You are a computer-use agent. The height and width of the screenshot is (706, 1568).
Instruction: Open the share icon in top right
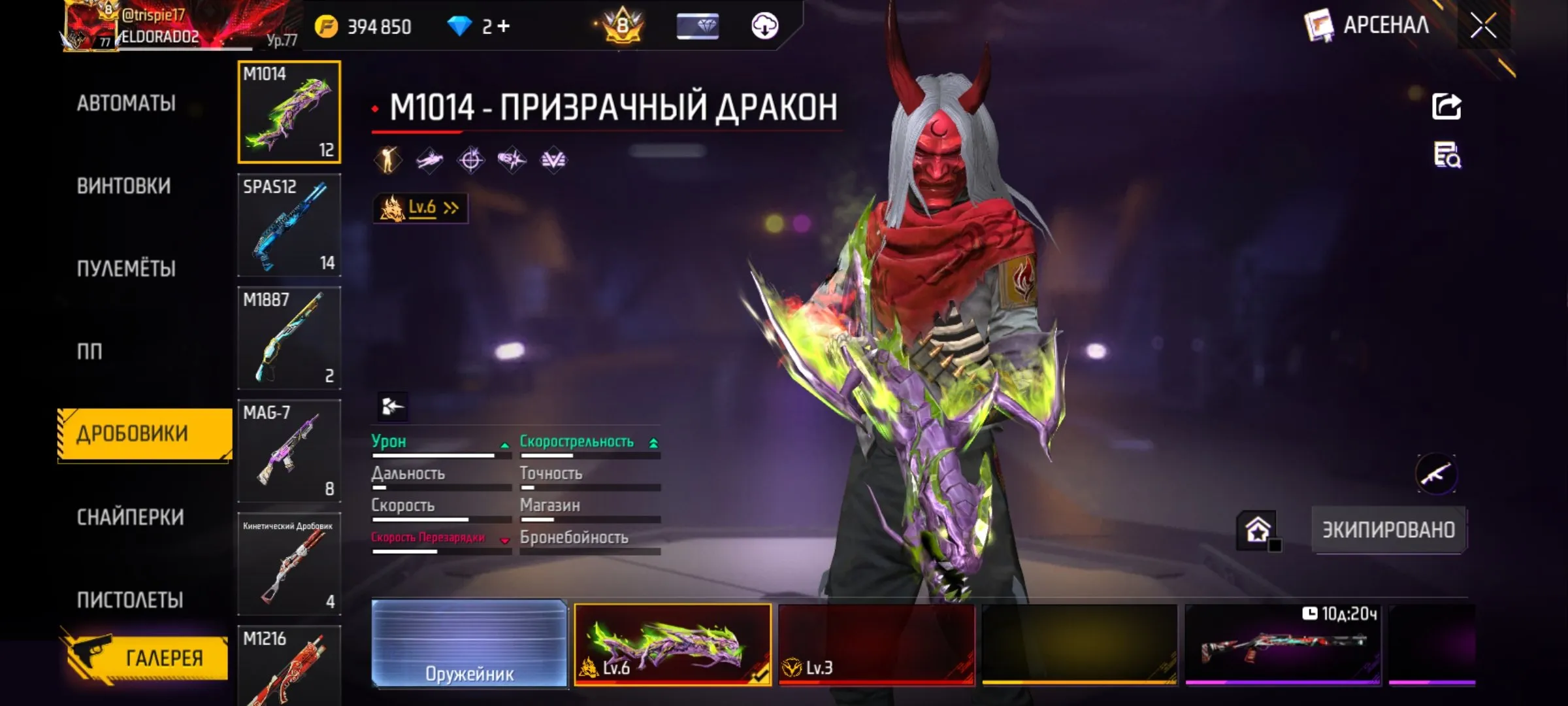pyautogui.click(x=1448, y=107)
